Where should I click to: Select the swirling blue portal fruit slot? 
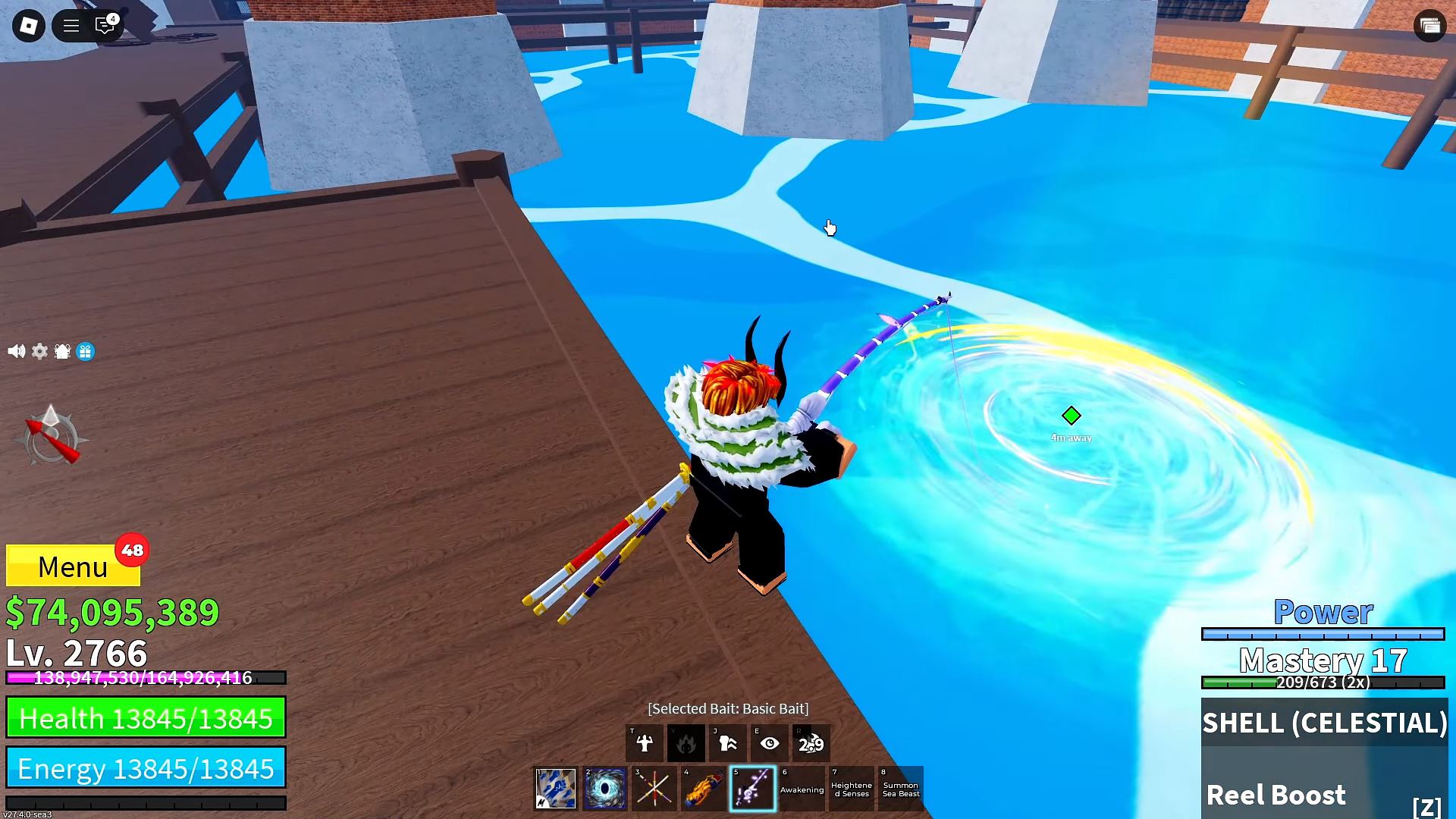coord(605,789)
